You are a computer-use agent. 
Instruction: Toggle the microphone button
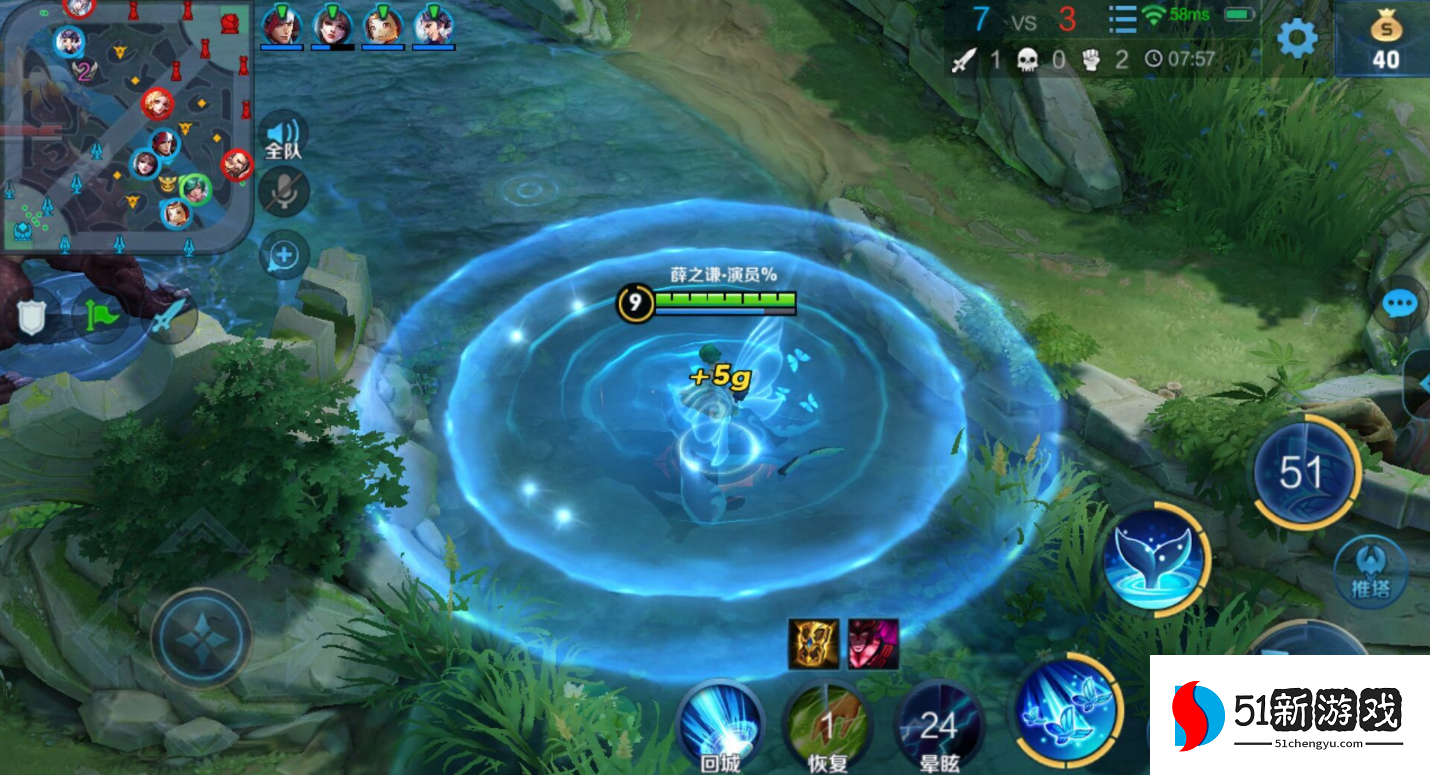(x=284, y=192)
